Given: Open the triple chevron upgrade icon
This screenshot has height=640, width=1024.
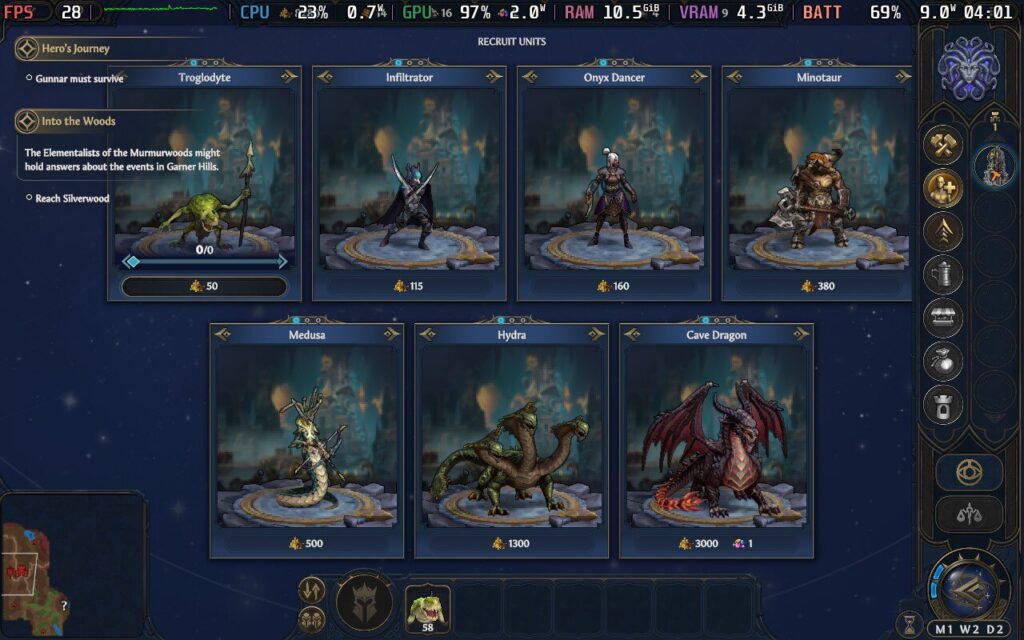Looking at the screenshot, I should click(943, 231).
